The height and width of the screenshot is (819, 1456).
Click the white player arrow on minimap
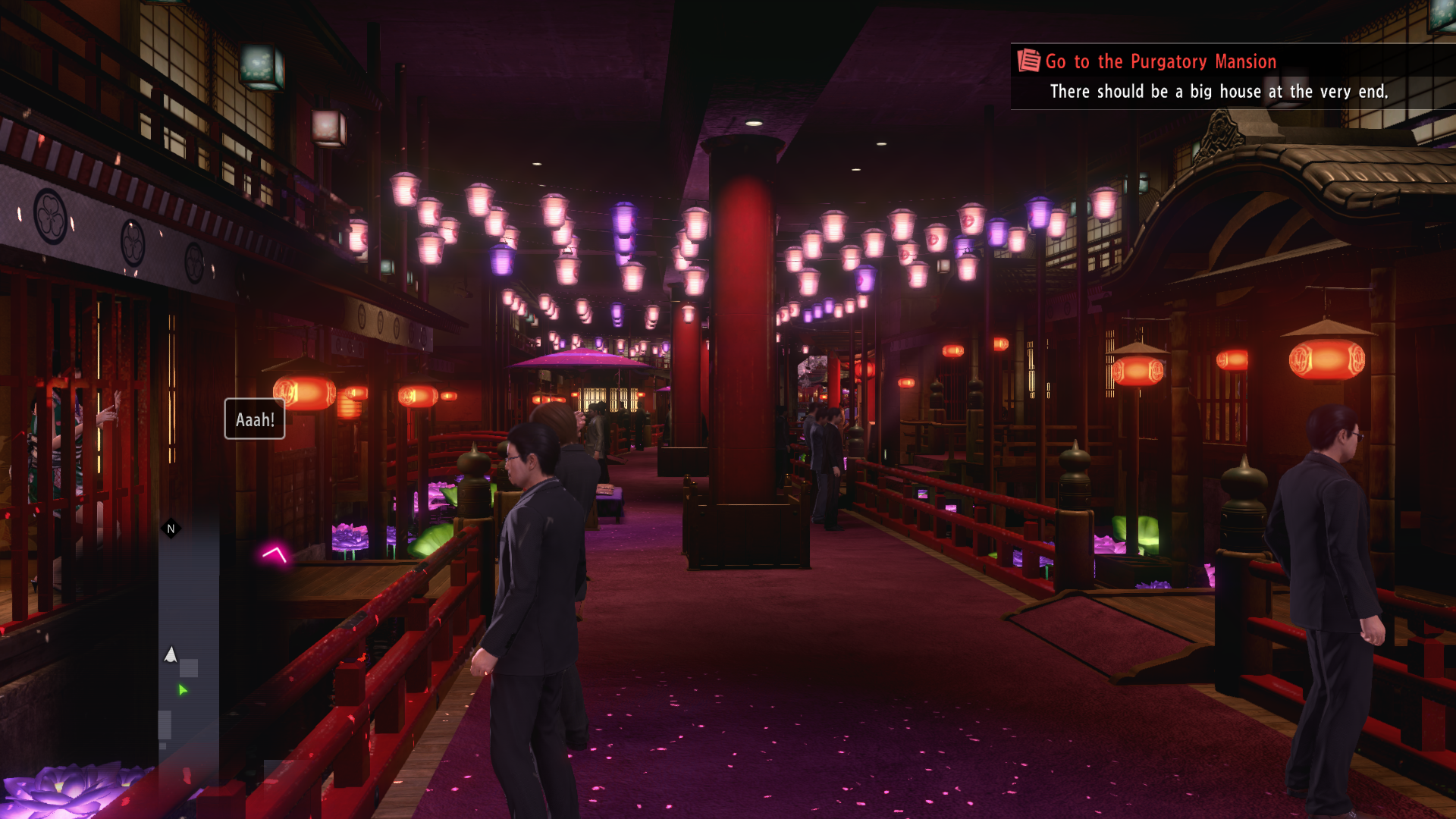click(x=171, y=654)
